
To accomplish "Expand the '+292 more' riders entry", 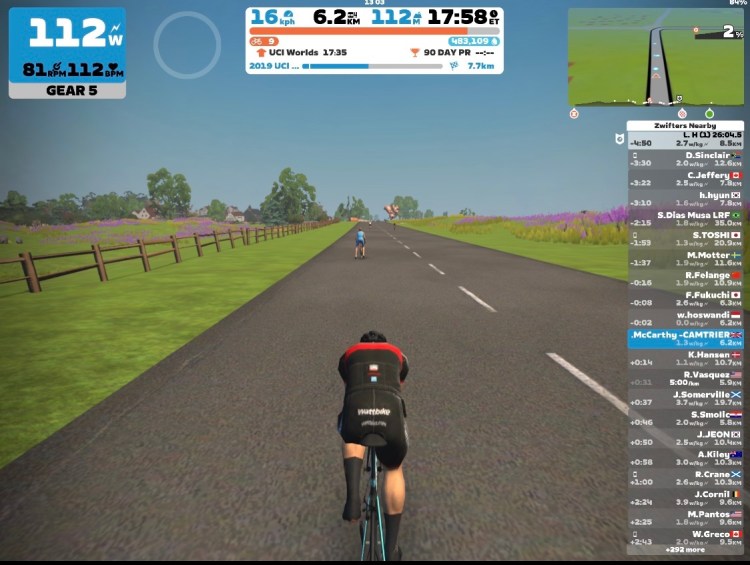I will pyautogui.click(x=685, y=550).
